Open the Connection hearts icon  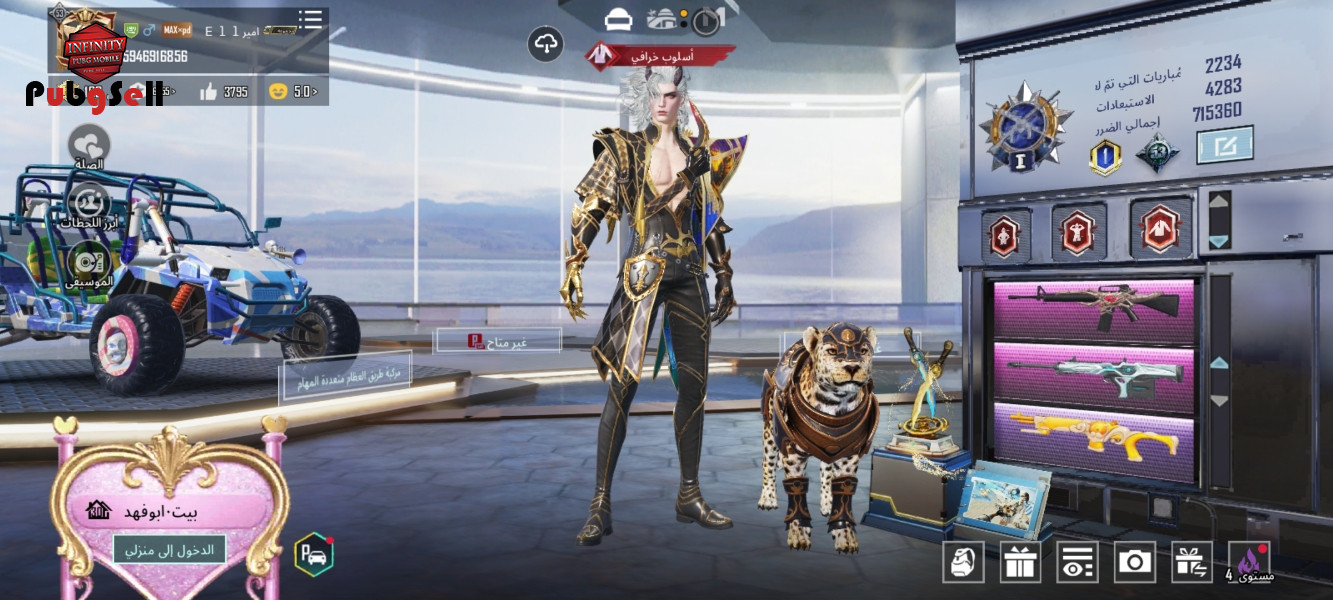pyautogui.click(x=89, y=145)
